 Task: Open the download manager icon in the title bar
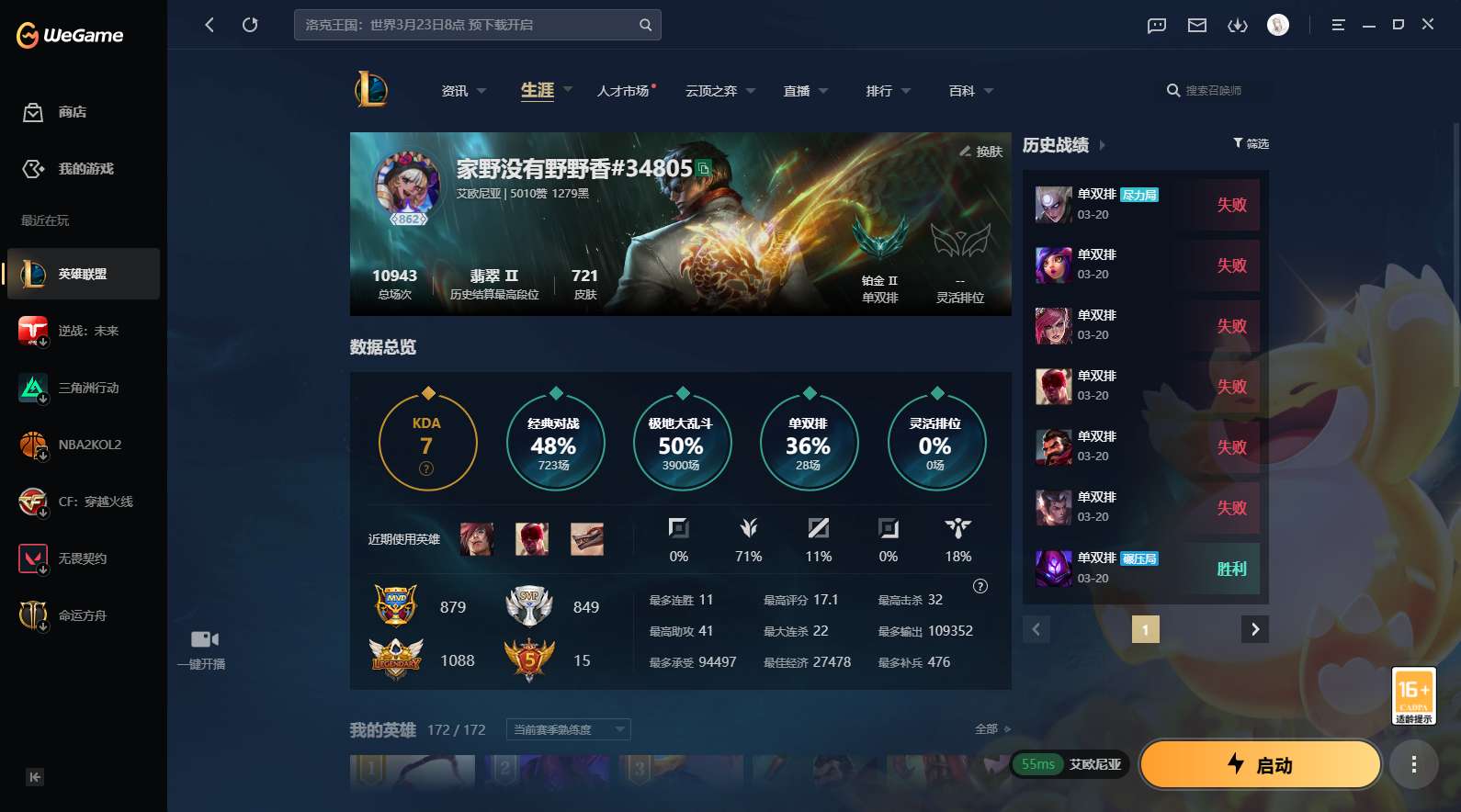coord(1238,25)
